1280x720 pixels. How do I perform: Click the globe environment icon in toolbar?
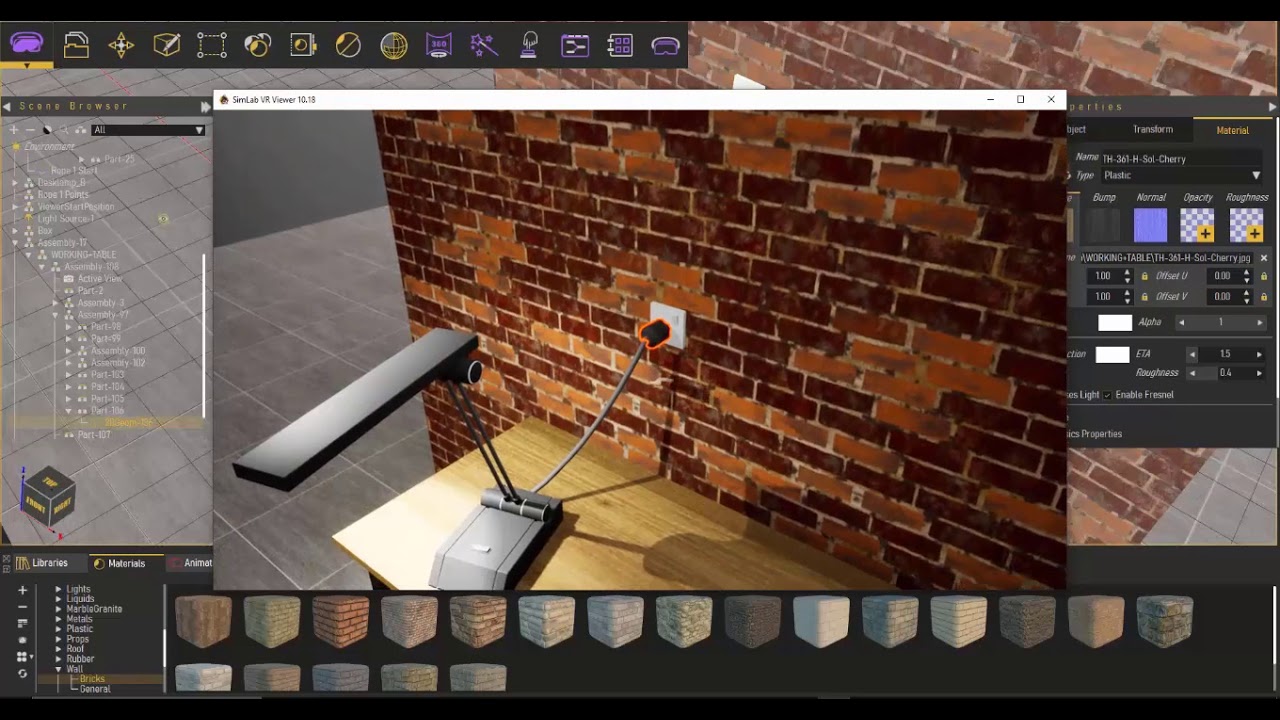coord(393,45)
